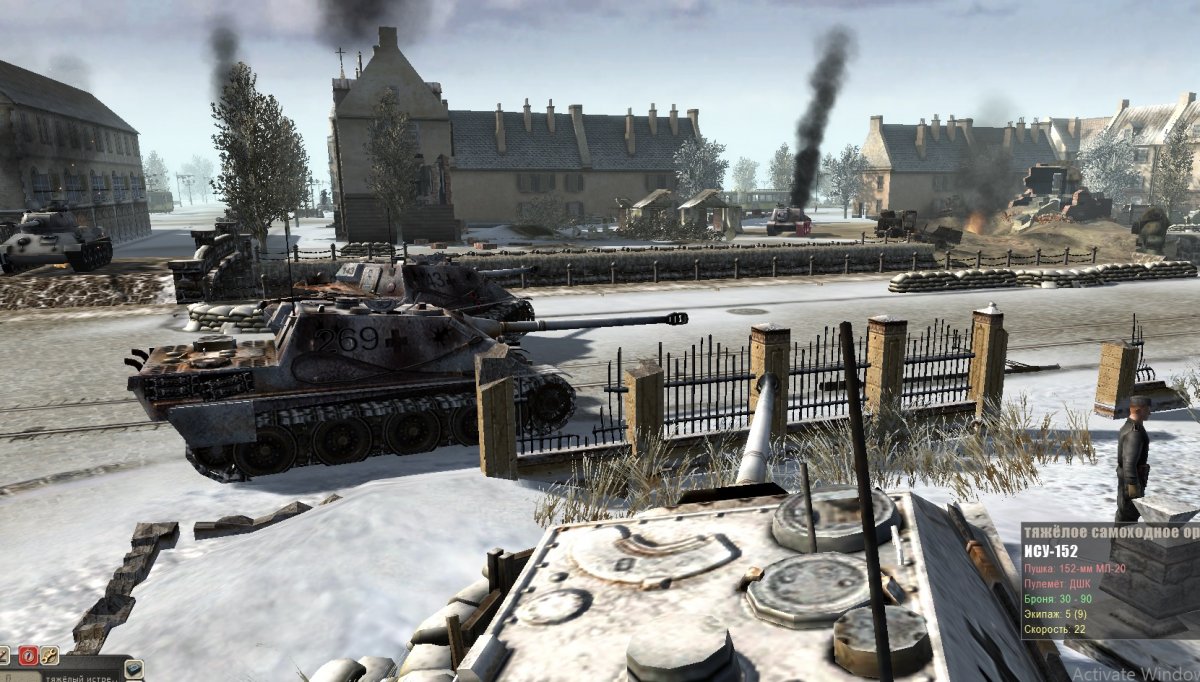Select the dark box item icon

(133, 669)
